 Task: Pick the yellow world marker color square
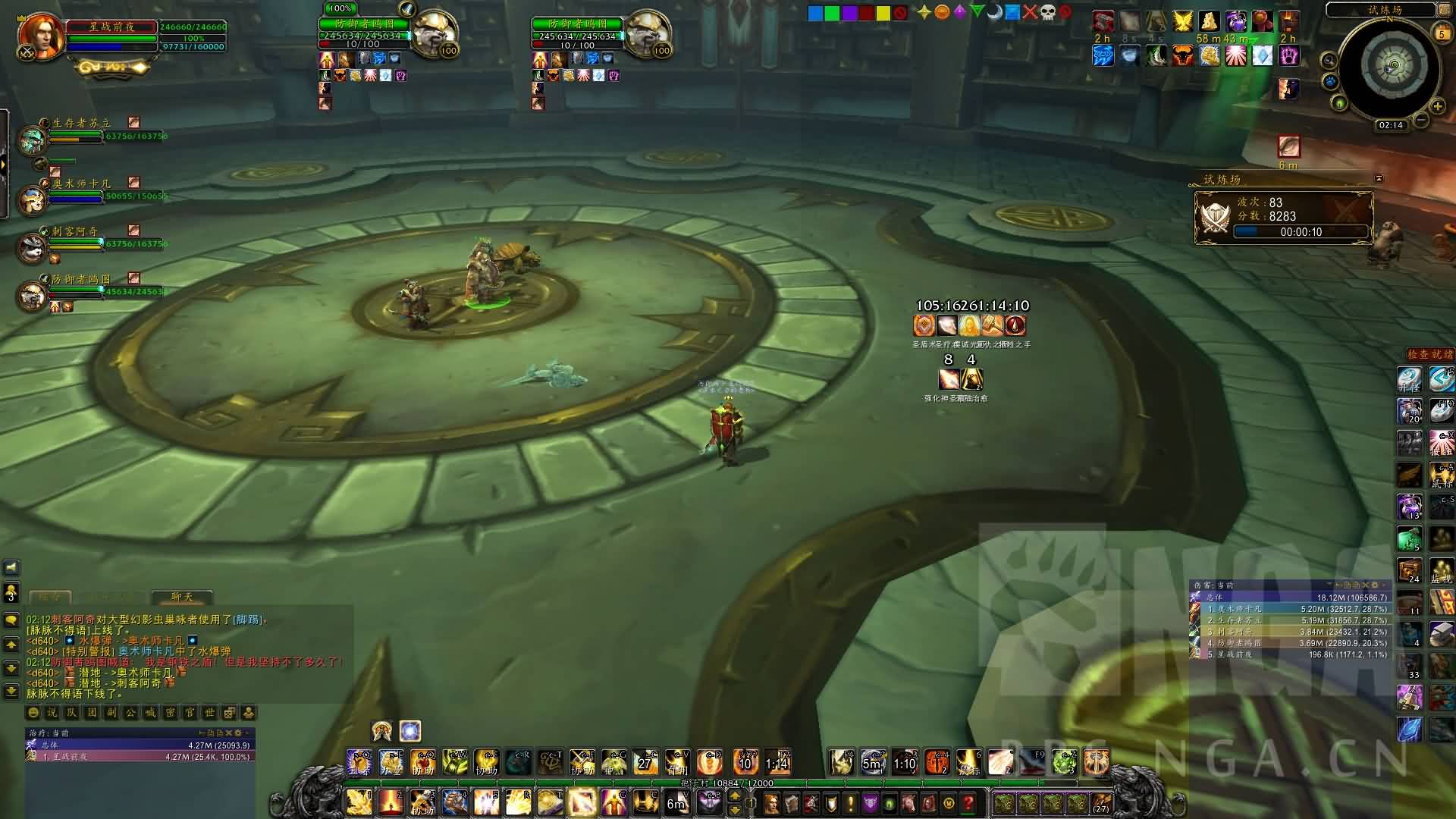[883, 13]
